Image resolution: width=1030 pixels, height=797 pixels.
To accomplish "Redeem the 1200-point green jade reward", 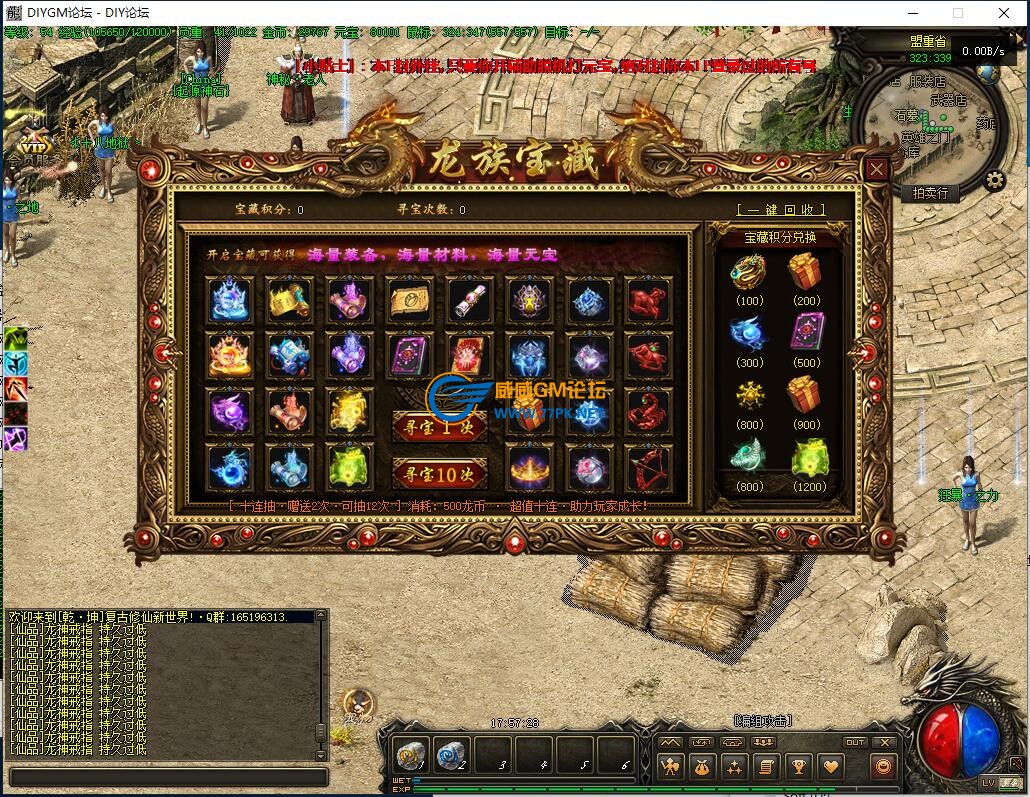I will point(809,461).
